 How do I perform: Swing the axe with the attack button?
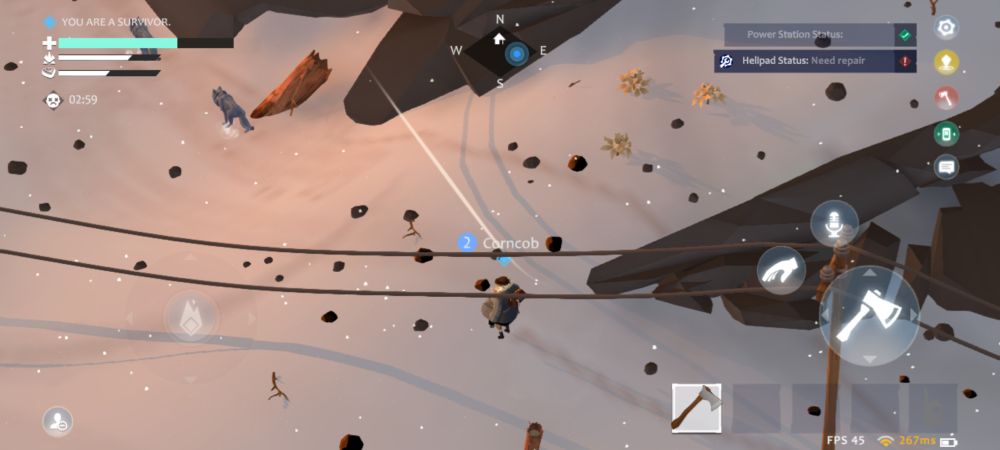[868, 315]
